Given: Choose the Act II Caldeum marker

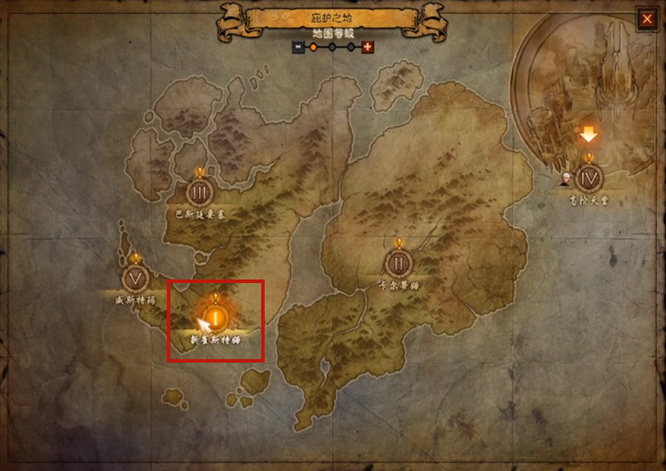Looking at the screenshot, I should point(398,263).
